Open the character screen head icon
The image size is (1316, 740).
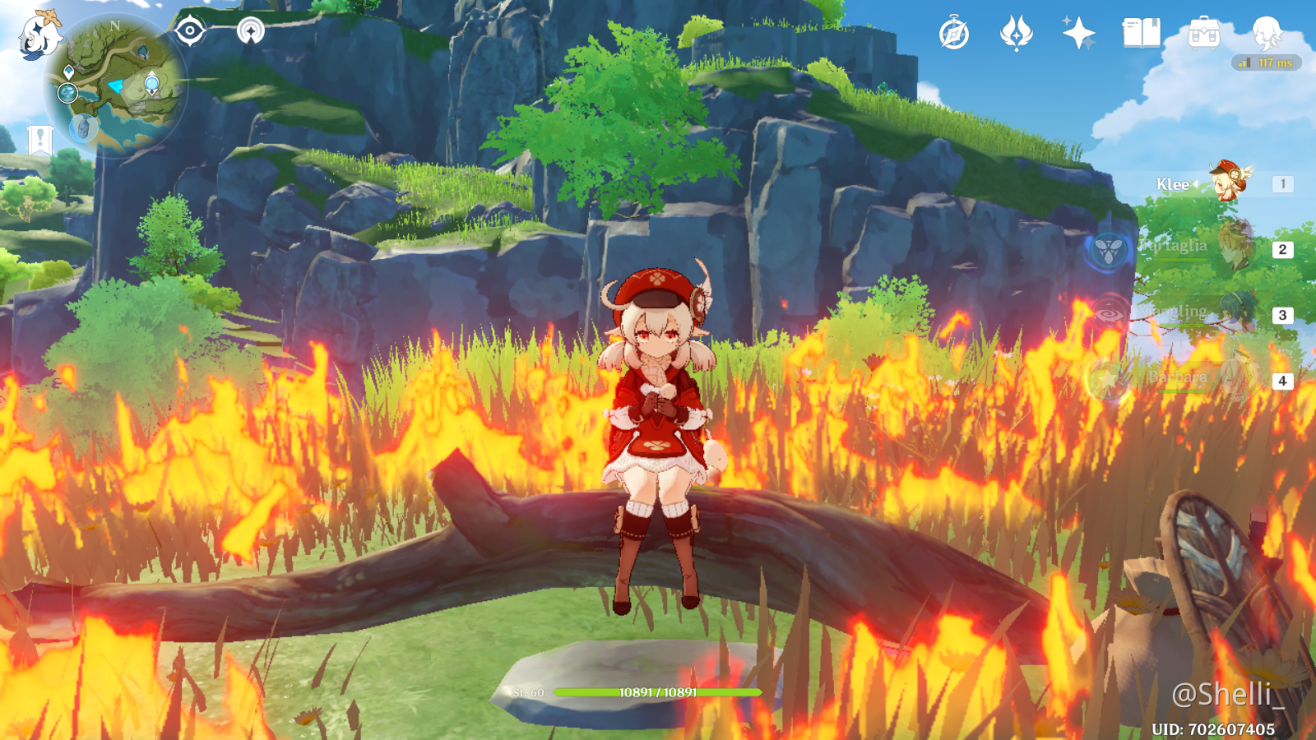pos(1266,33)
